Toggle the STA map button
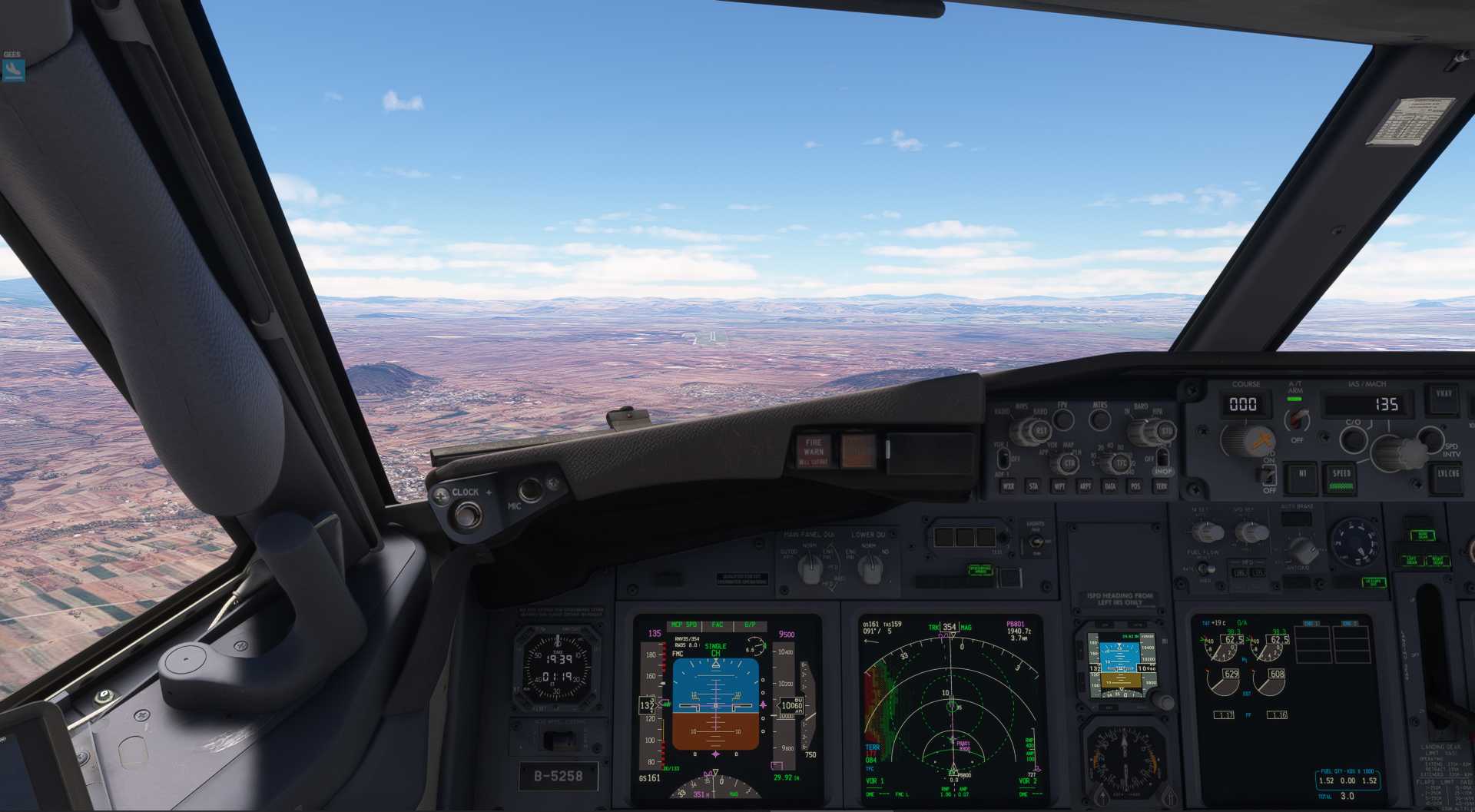1475x812 pixels. 1033,486
